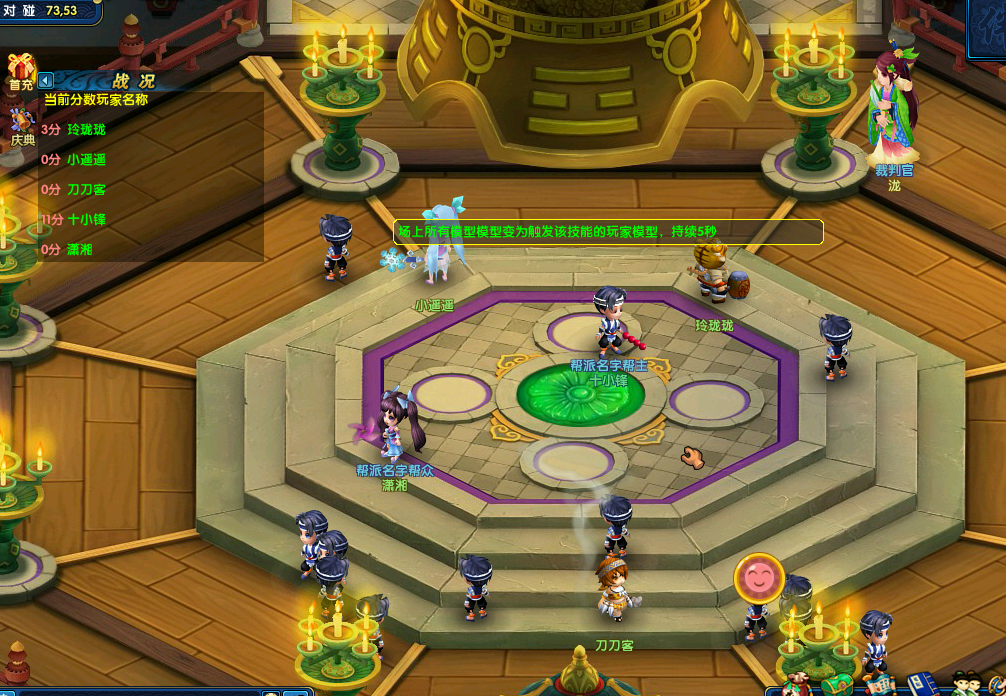
Task: Open the green treasure chest icon
Action: (x=838, y=685)
